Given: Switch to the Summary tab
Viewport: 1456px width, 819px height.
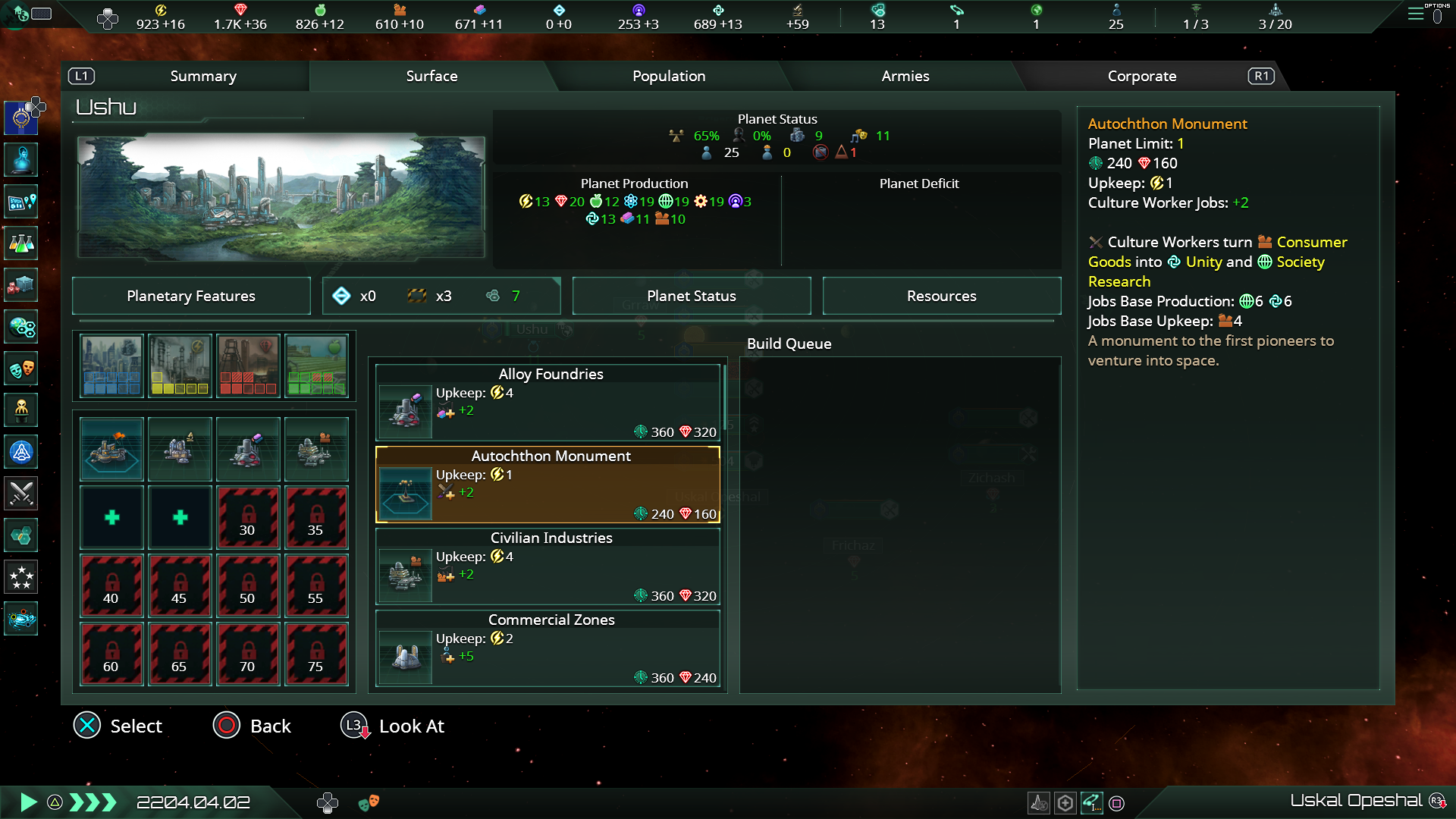Looking at the screenshot, I should pos(203,76).
